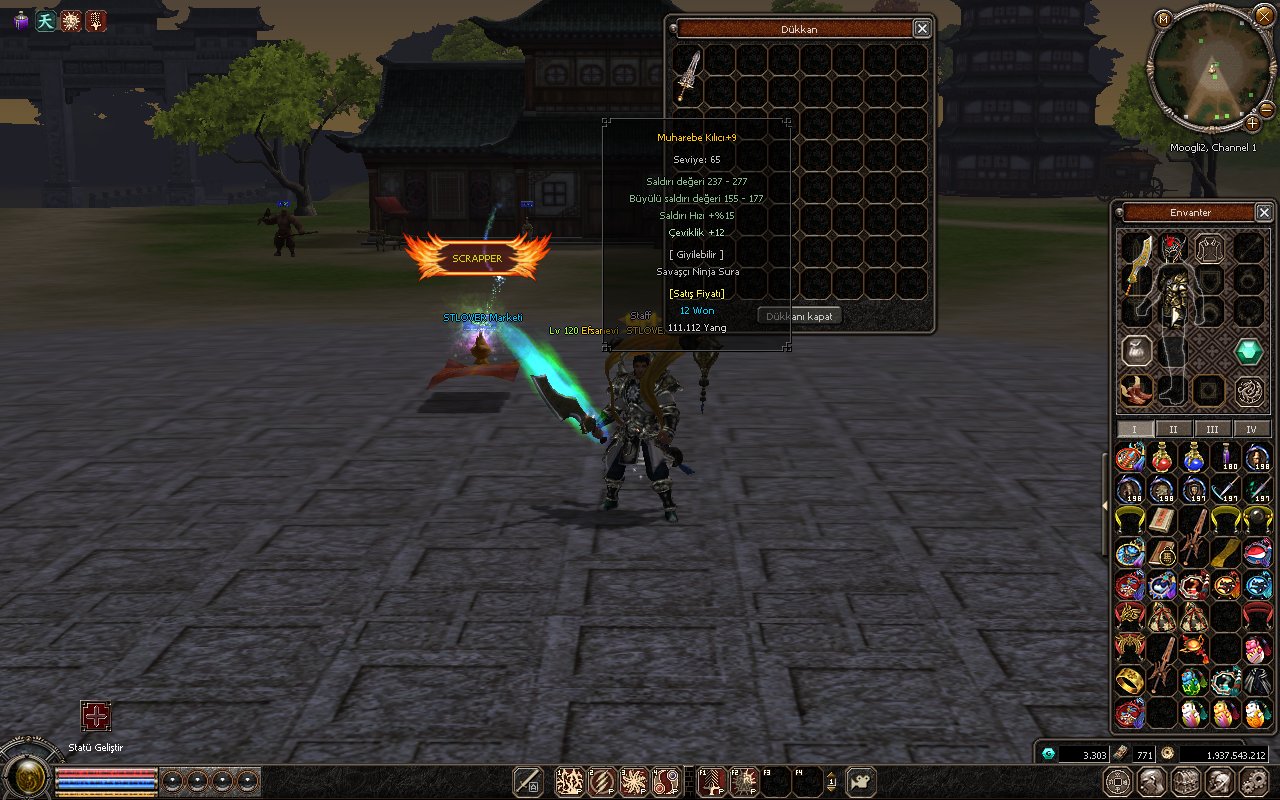
Task: Switch to inventory page II
Action: (1173, 429)
